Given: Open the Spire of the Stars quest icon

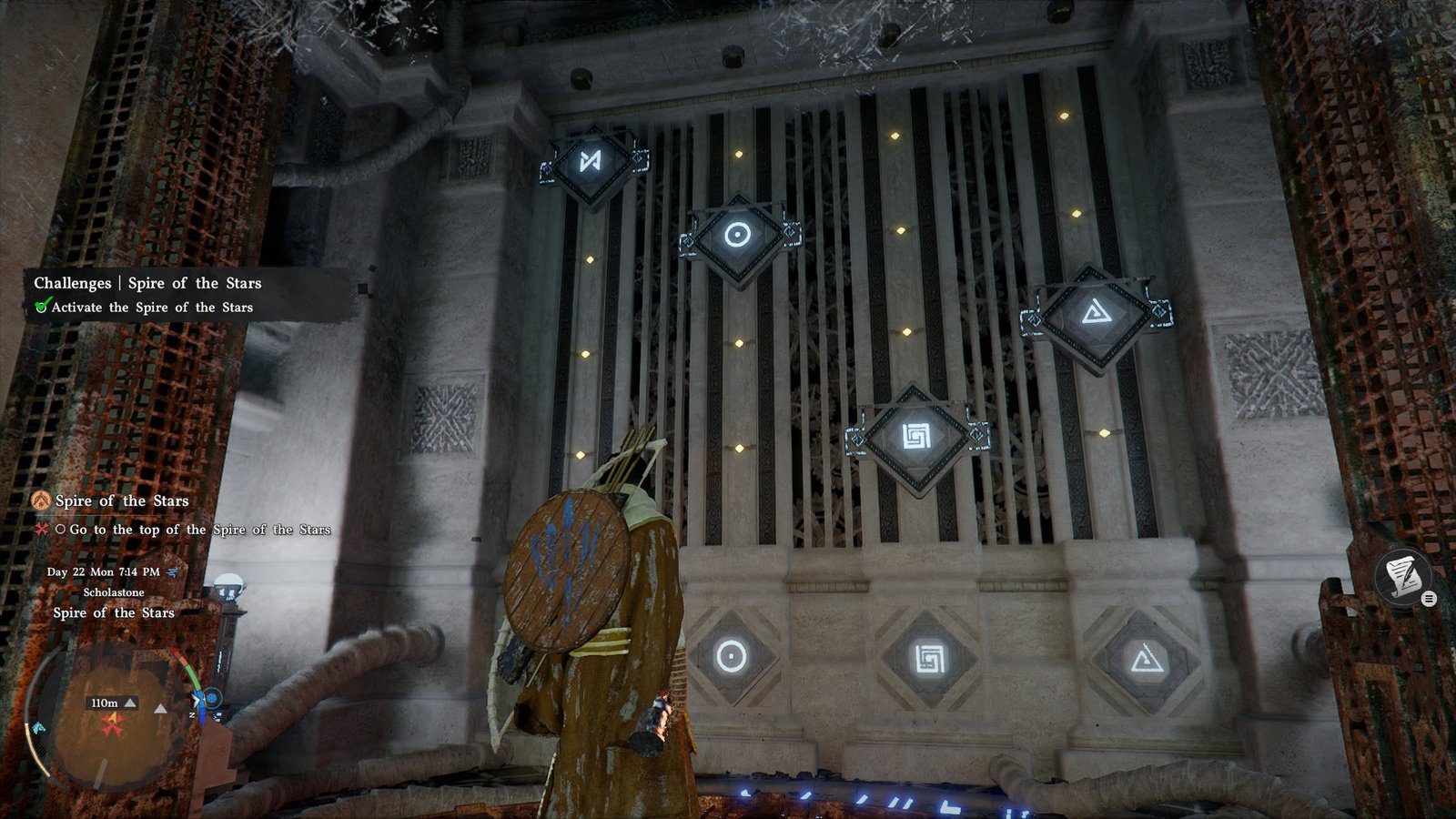Looking at the screenshot, I should [x=40, y=500].
